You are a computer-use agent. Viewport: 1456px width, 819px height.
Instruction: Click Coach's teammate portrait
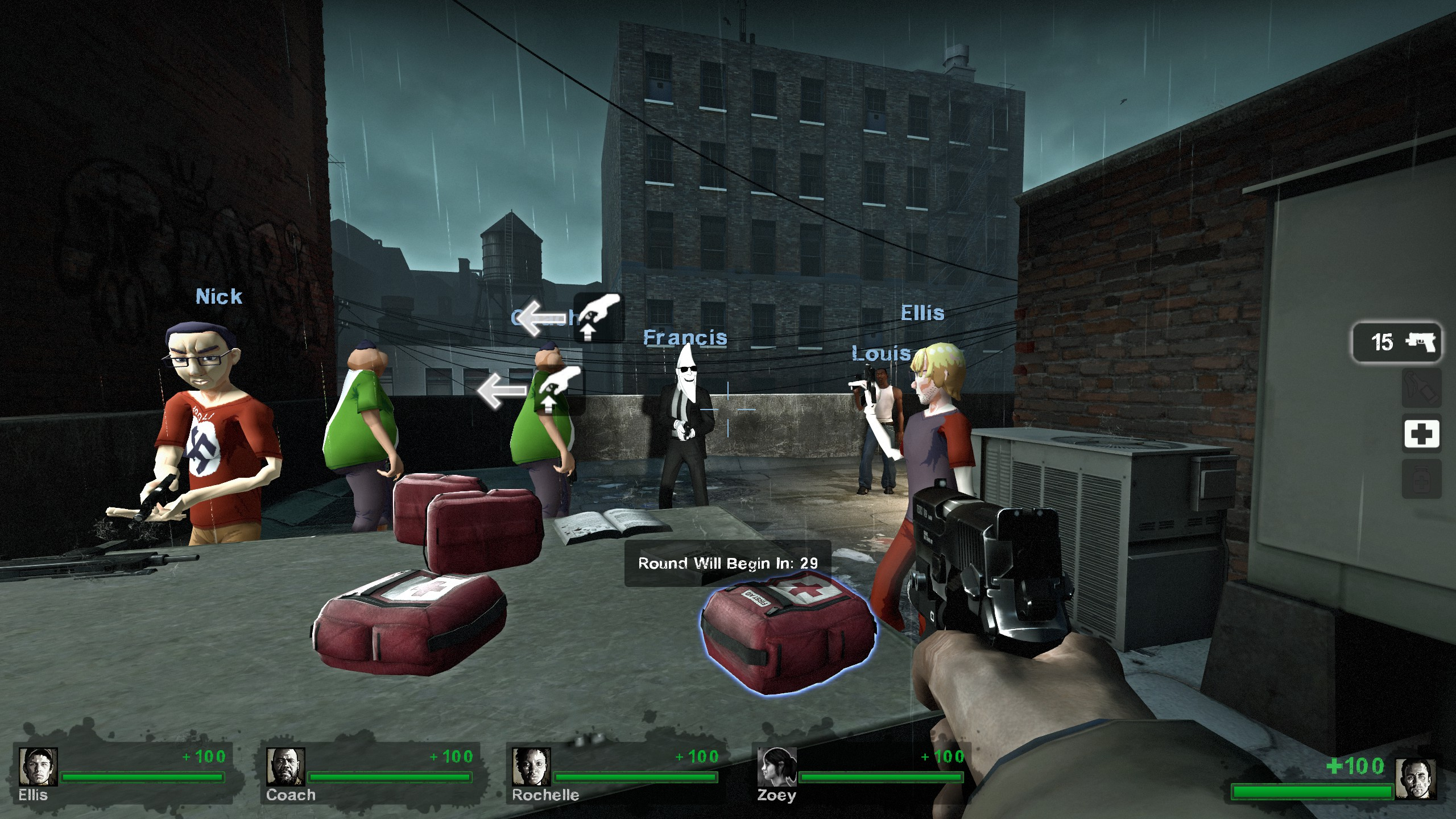coord(286,766)
